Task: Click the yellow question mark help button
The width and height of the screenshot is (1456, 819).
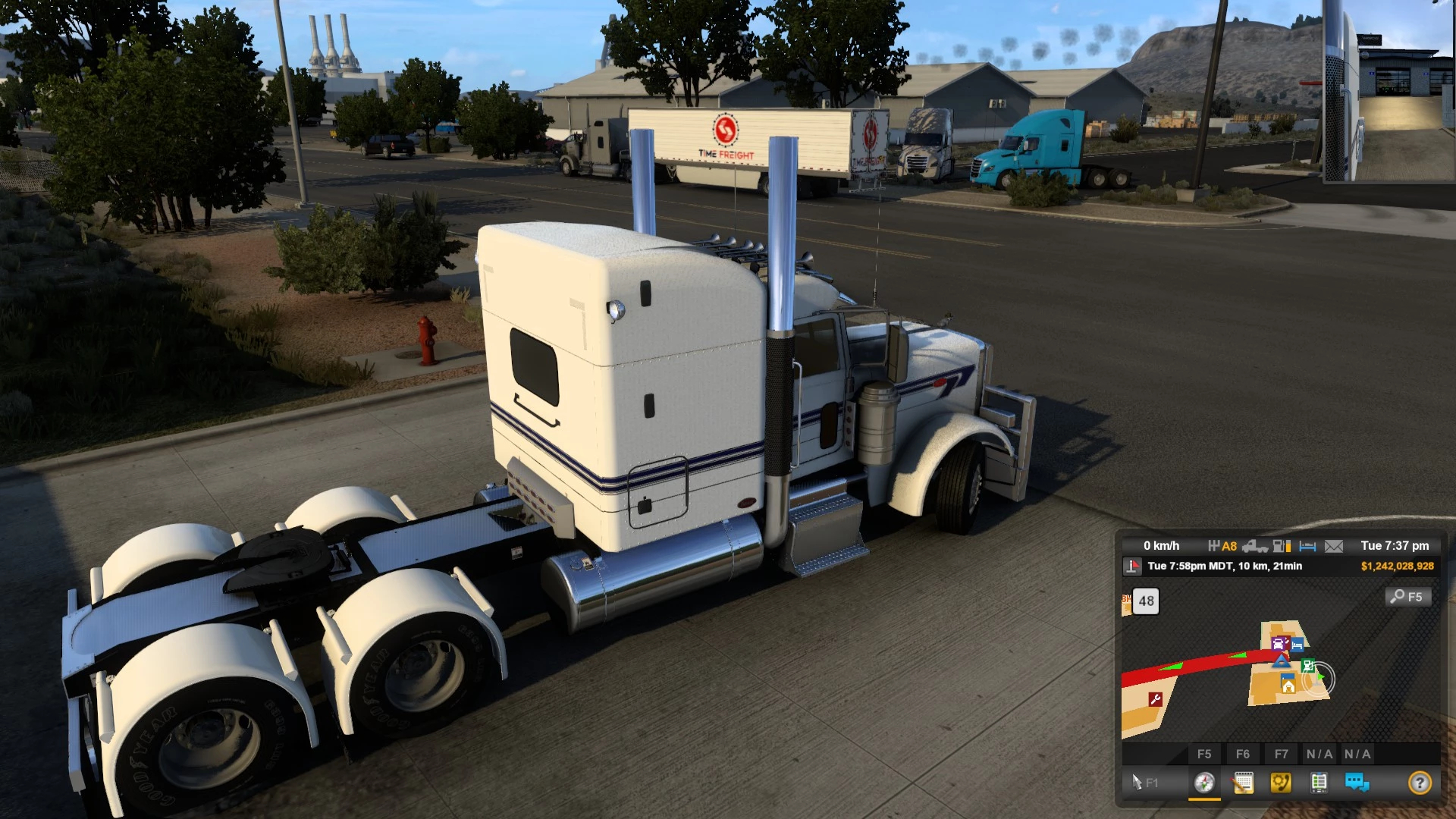Action: (x=1420, y=782)
